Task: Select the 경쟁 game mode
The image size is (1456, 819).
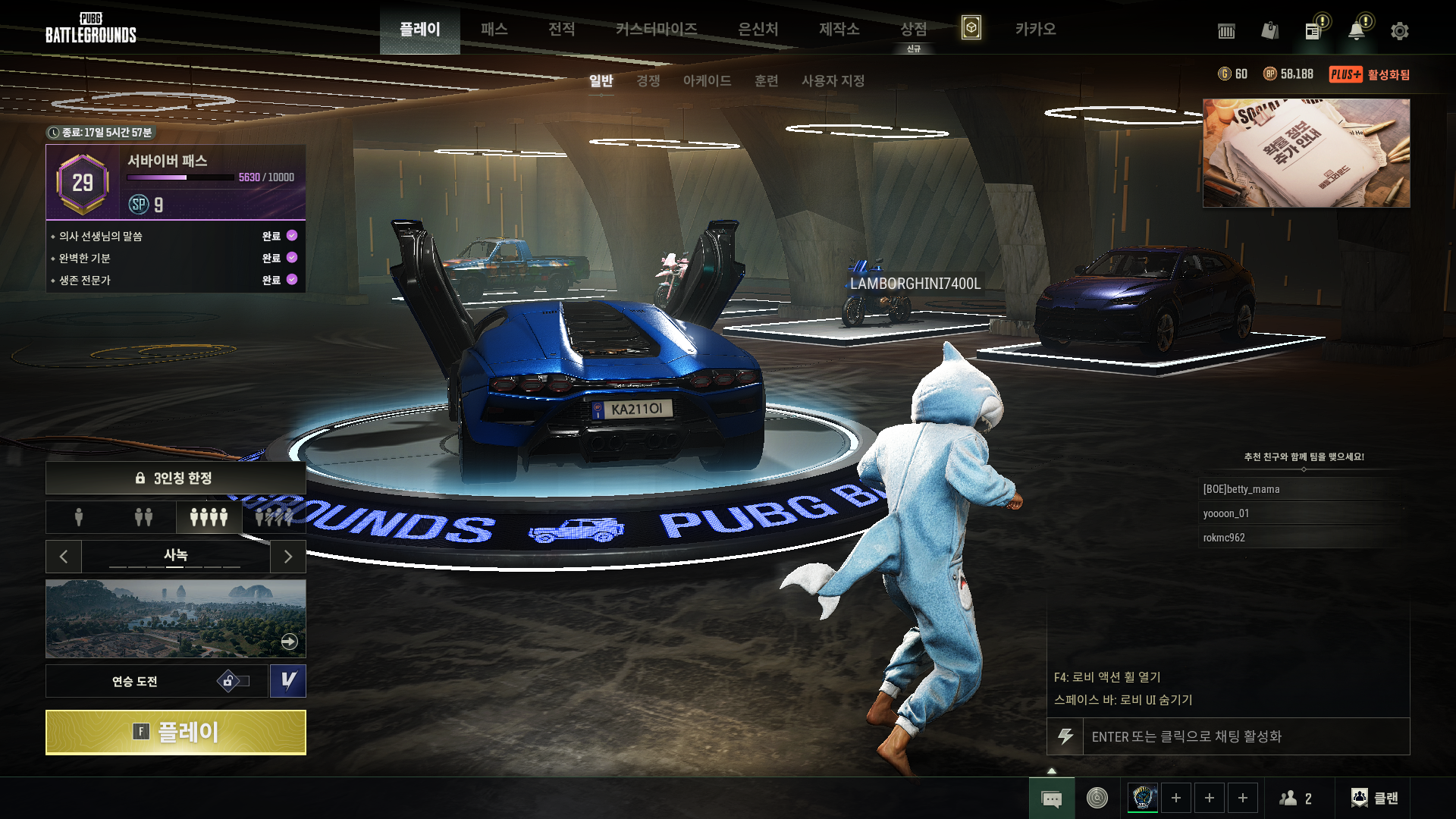Action: point(648,80)
